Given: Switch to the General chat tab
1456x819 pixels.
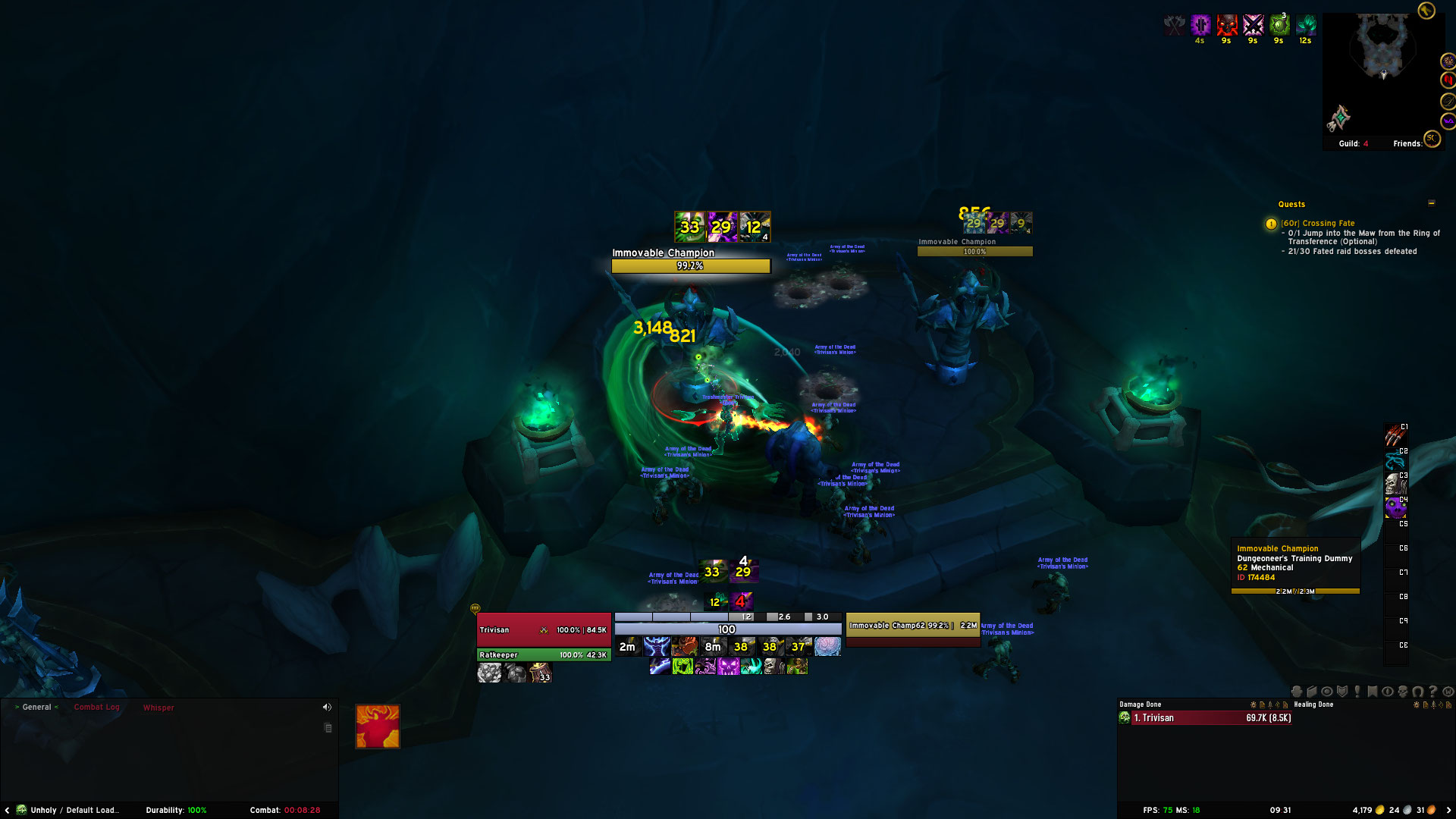Looking at the screenshot, I should 36,707.
